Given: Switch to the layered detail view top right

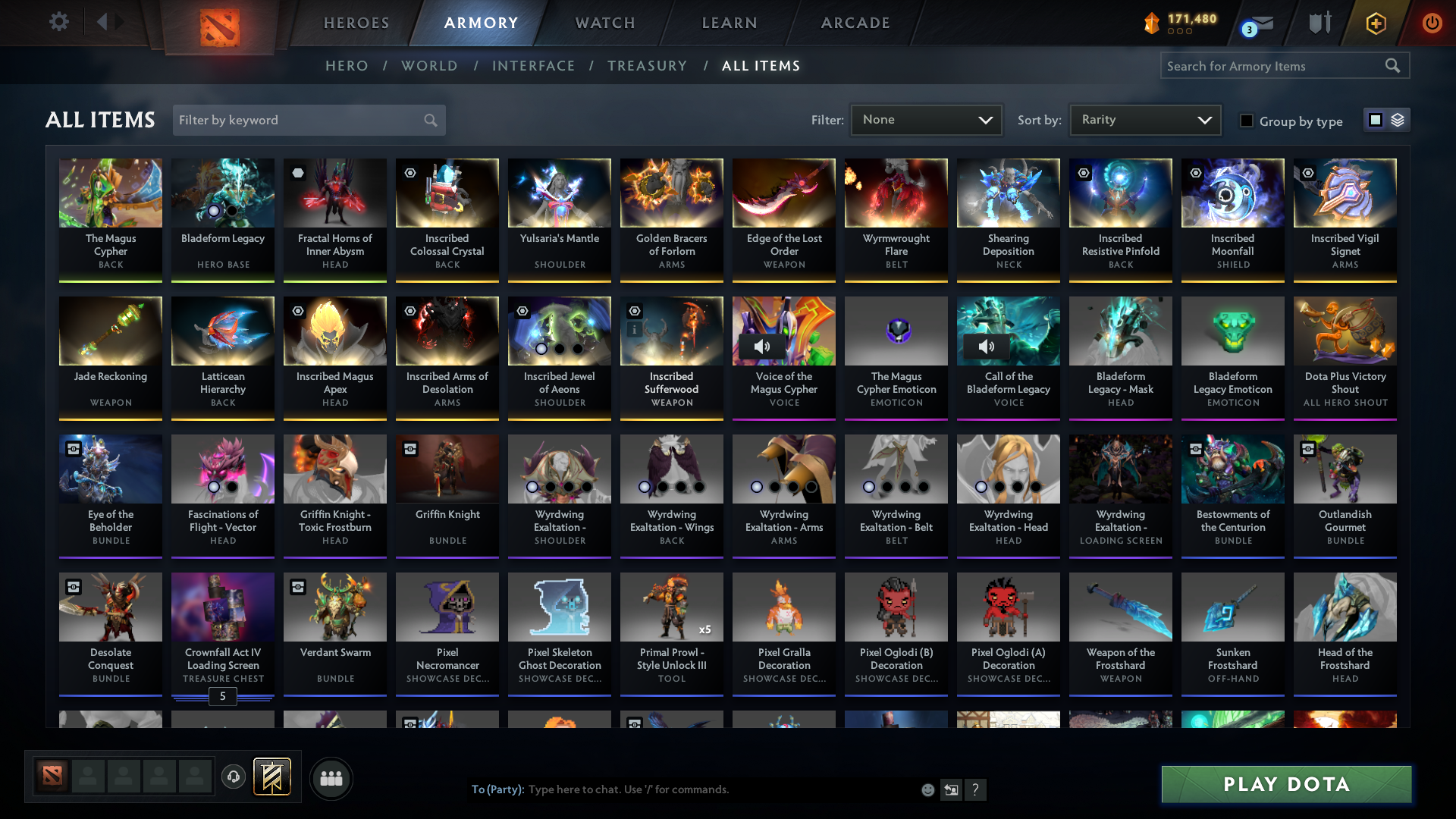Looking at the screenshot, I should click(x=1396, y=119).
